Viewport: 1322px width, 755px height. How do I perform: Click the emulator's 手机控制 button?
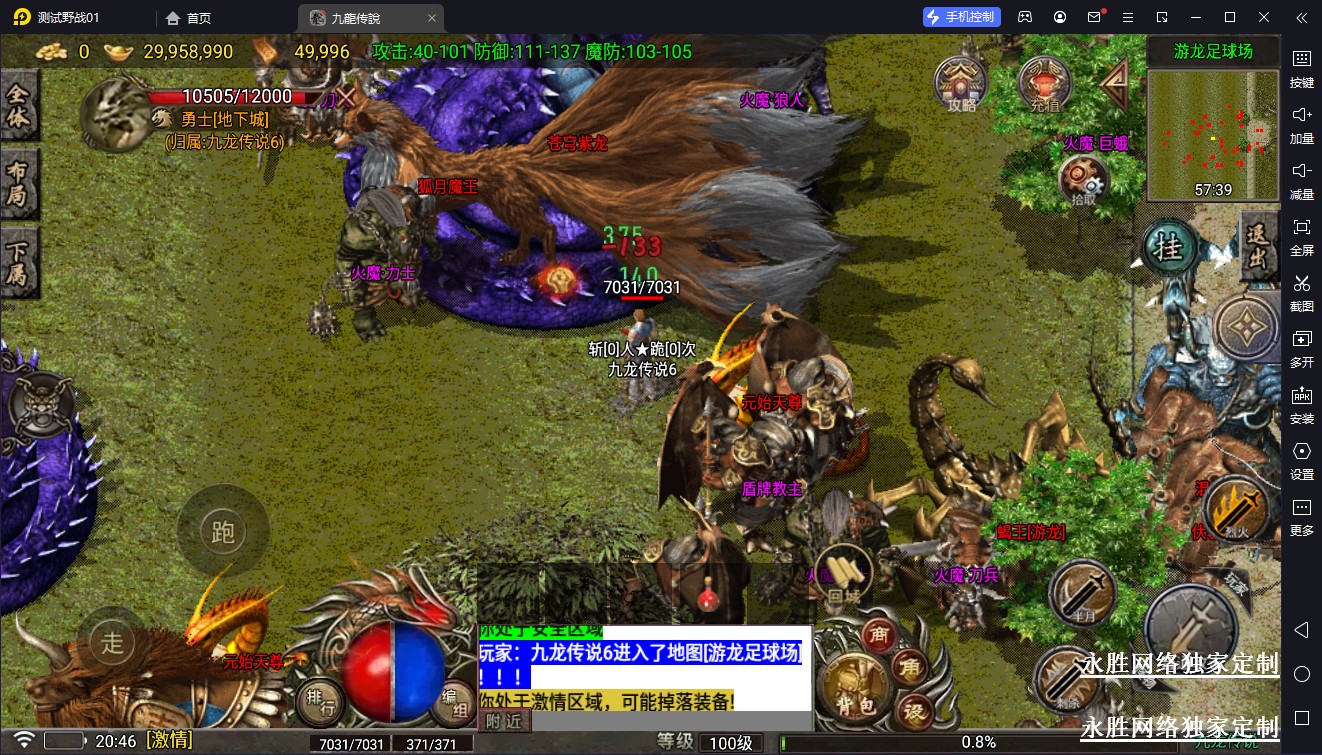tap(961, 17)
